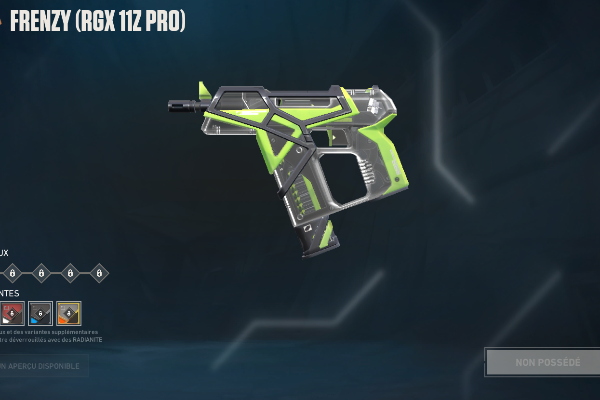Choose the blue locked variant swatch

coord(41,313)
